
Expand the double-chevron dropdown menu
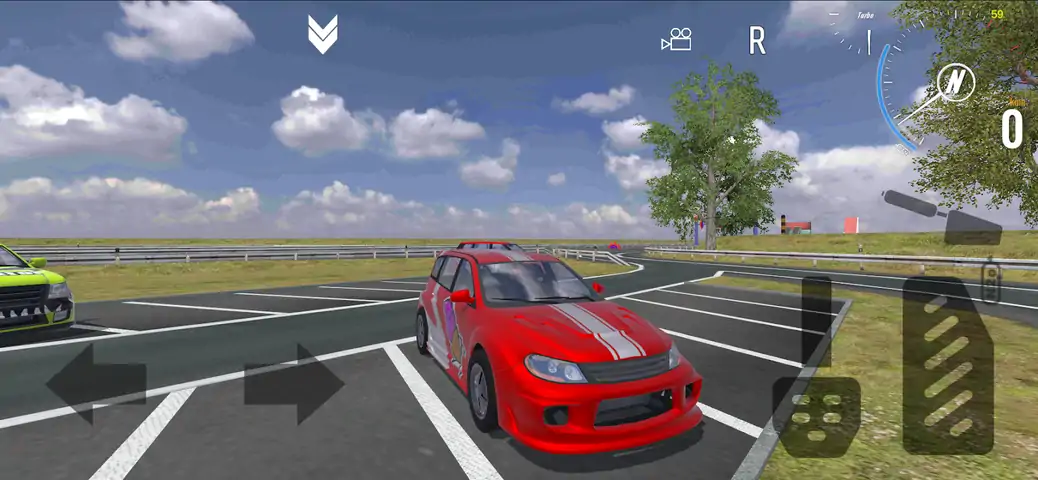pos(322,35)
